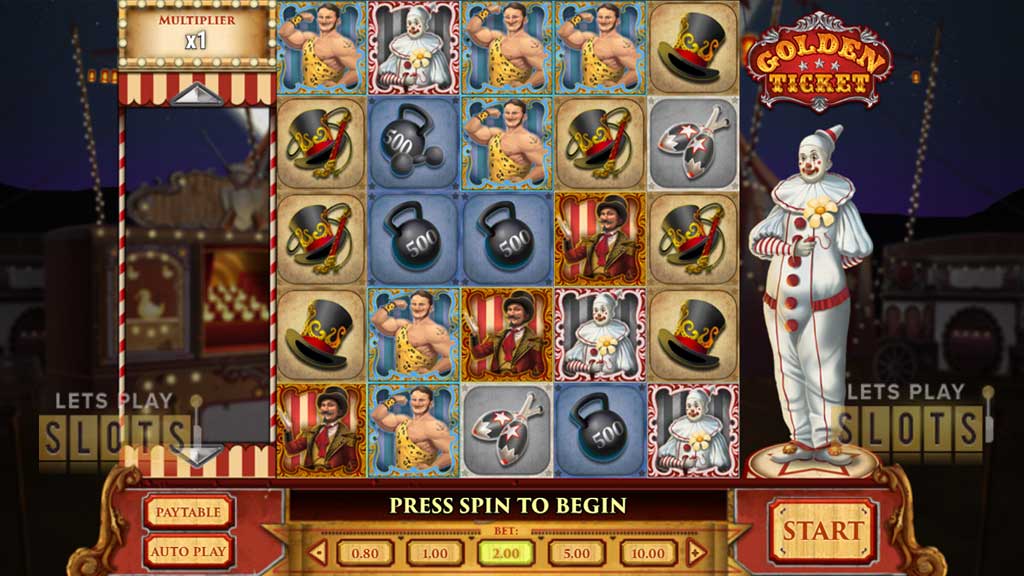
Task: Select the highlighted 2.00 bet
Action: pyautogui.click(x=506, y=553)
